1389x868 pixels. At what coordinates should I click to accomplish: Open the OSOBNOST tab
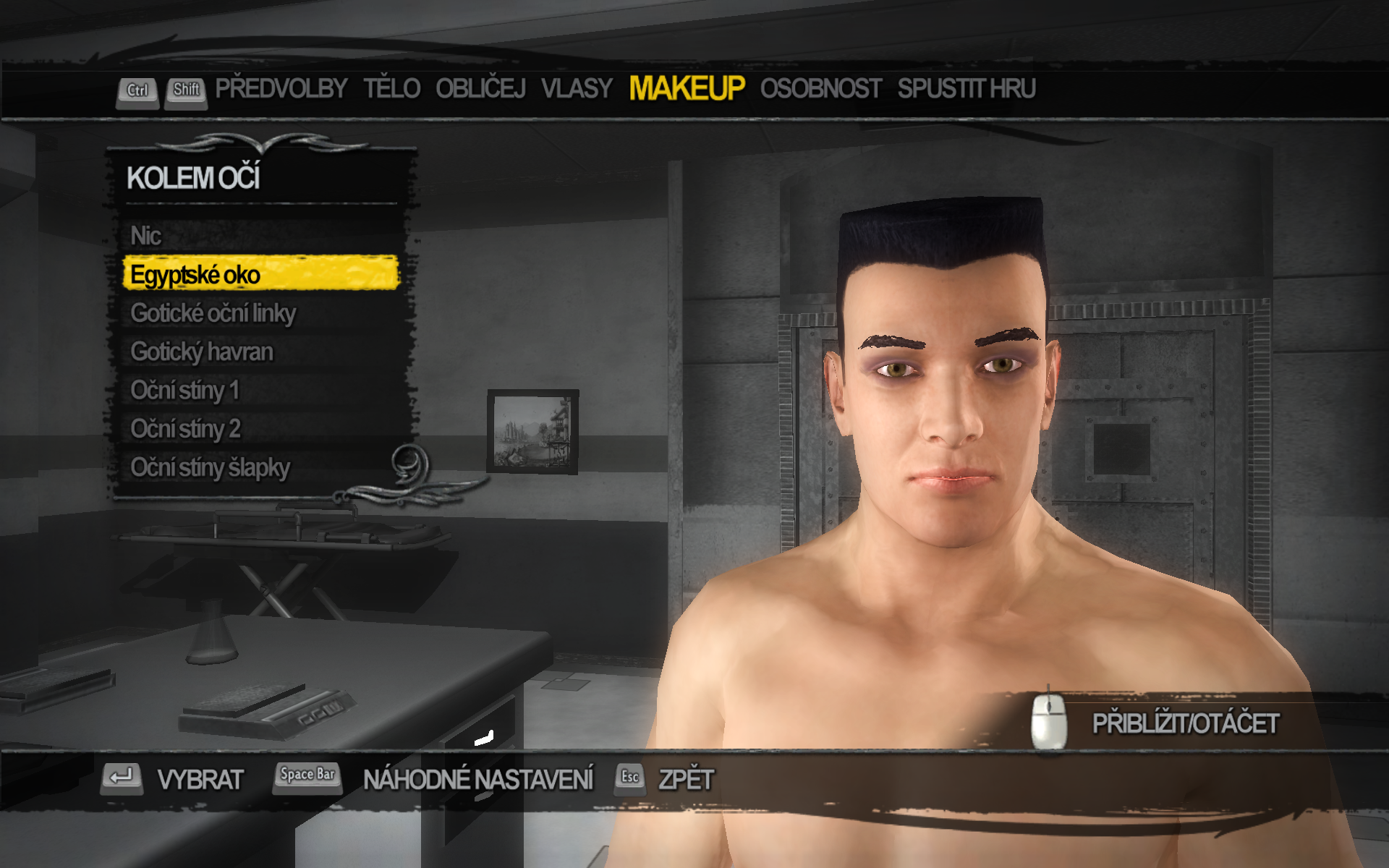(x=820, y=89)
